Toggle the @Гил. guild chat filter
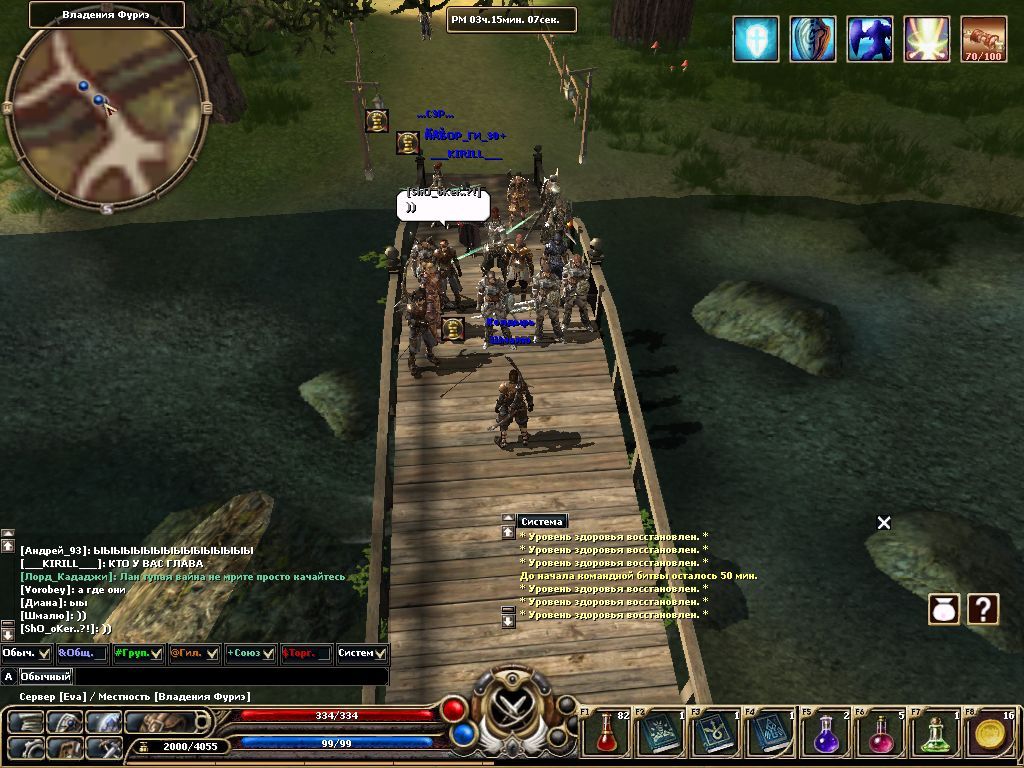 tap(195, 653)
